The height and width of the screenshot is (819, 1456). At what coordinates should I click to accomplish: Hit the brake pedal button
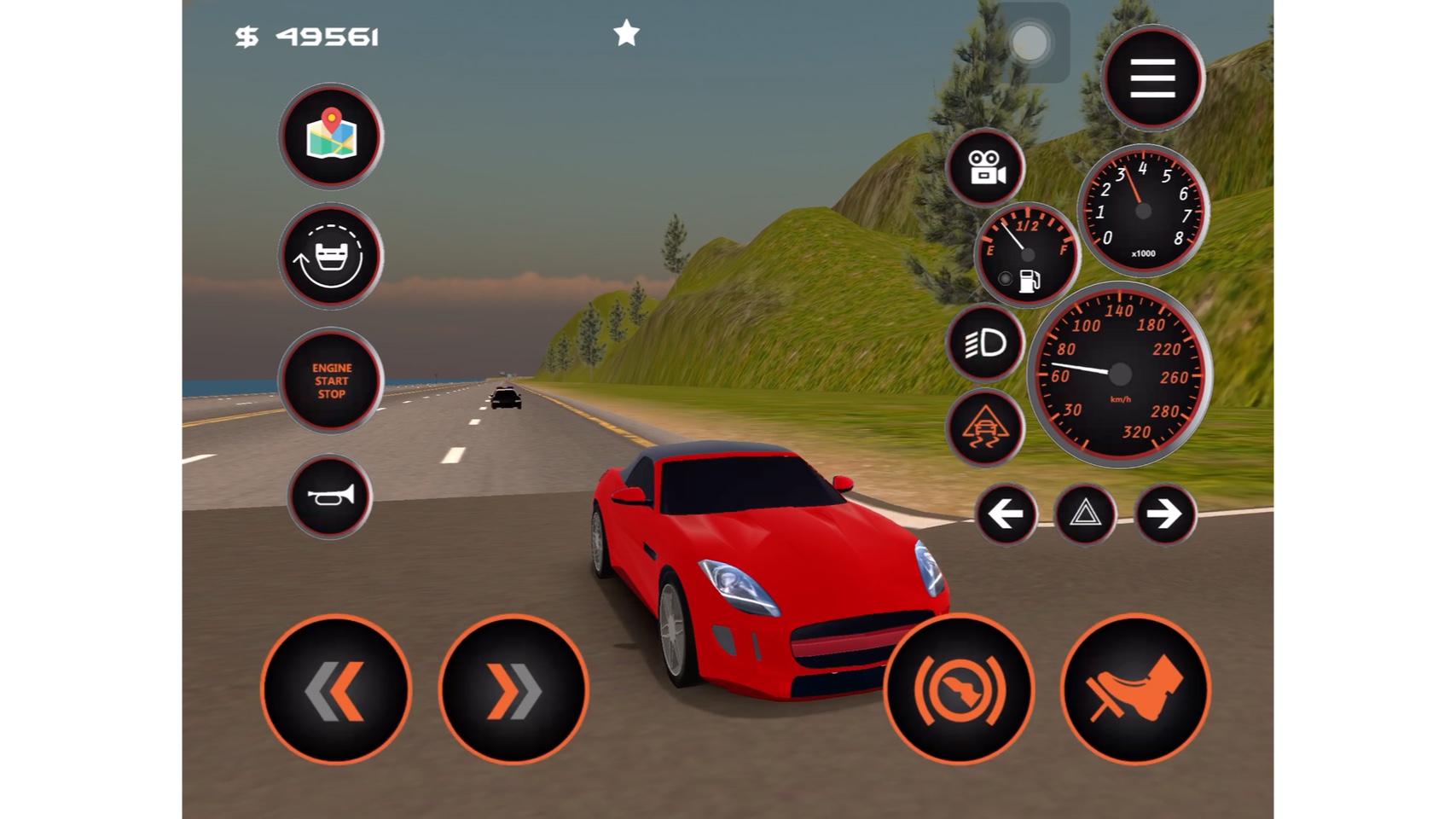pos(1135,688)
